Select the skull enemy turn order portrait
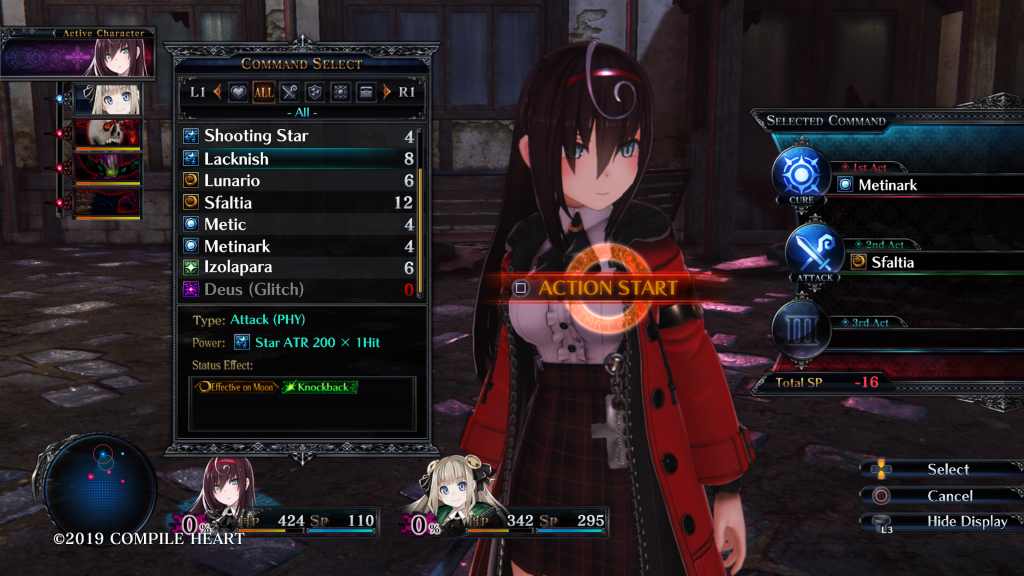 [110, 132]
